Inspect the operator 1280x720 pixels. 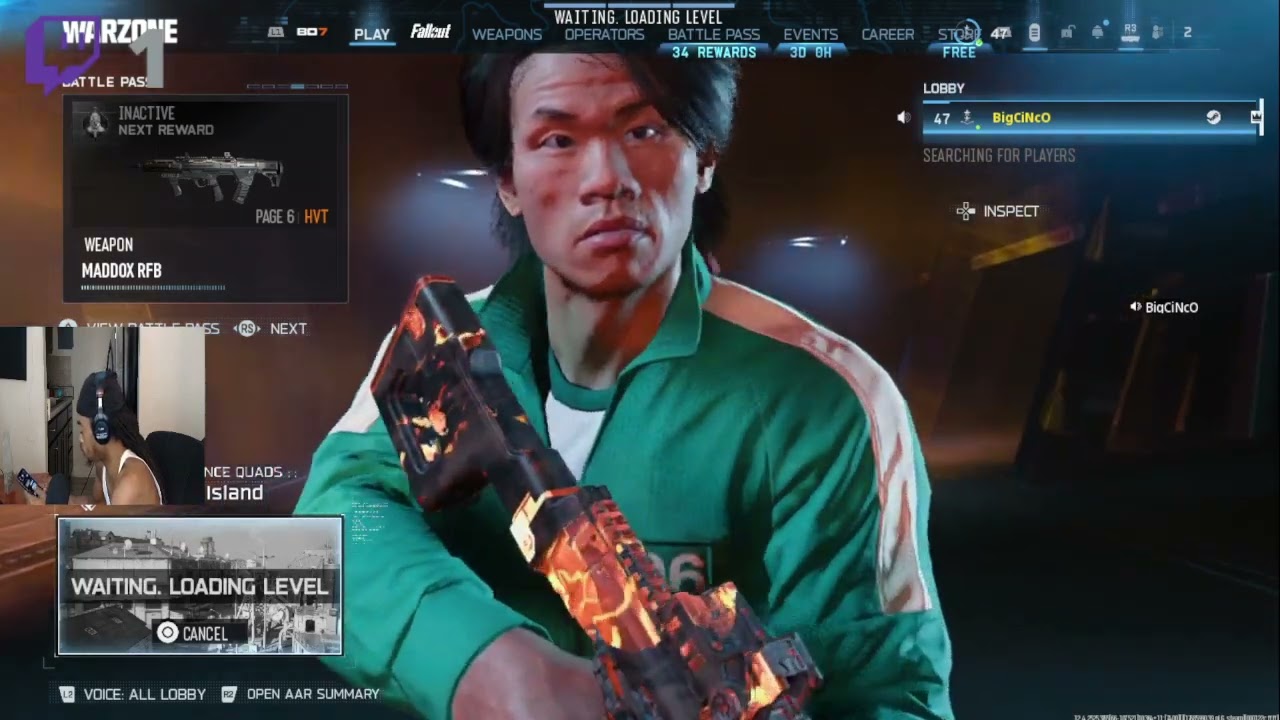(998, 211)
